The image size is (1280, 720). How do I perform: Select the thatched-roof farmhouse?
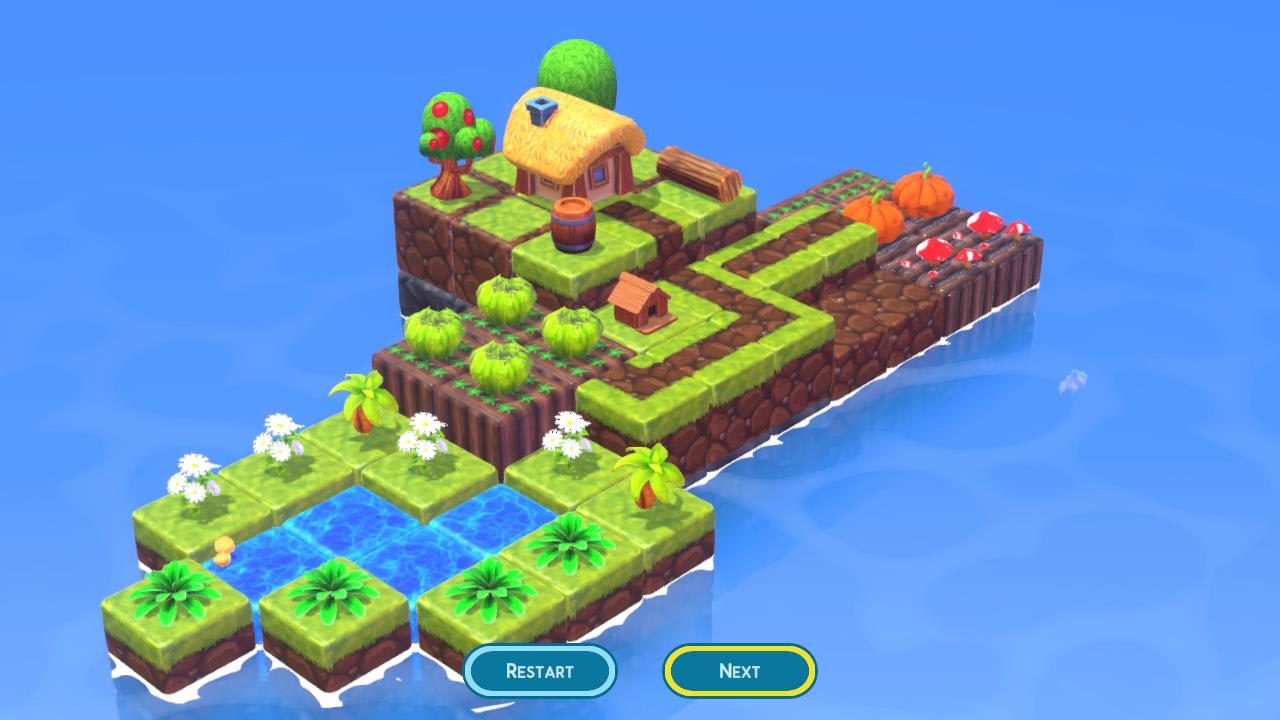(x=570, y=150)
